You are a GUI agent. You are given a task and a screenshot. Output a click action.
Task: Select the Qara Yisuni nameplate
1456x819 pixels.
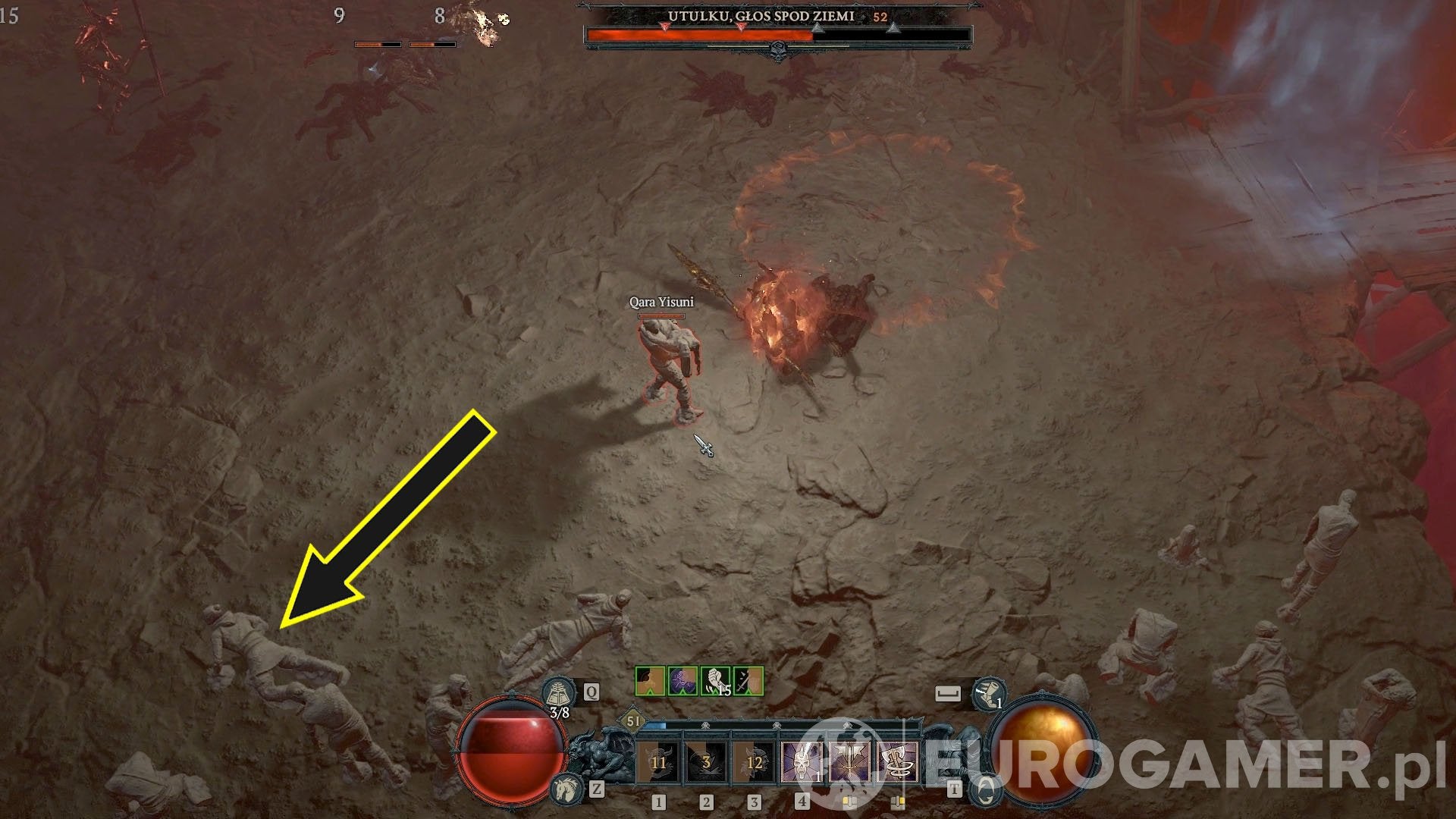click(663, 303)
